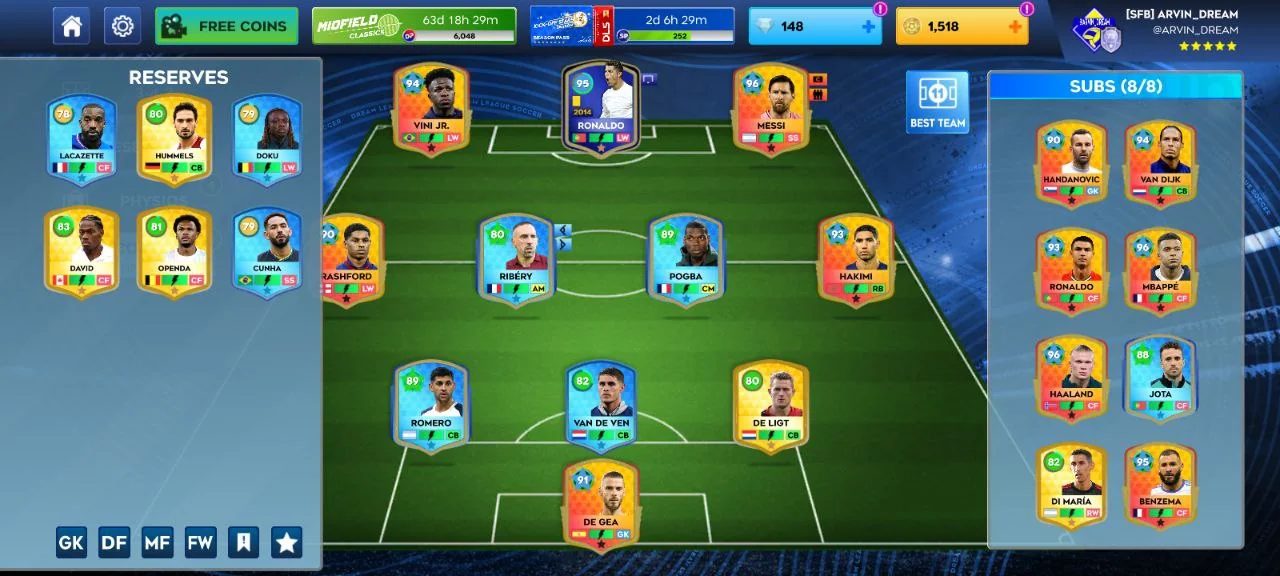Viewport: 1280px width, 576px height.
Task: Pick Messi on the pitch
Action: (x=770, y=108)
